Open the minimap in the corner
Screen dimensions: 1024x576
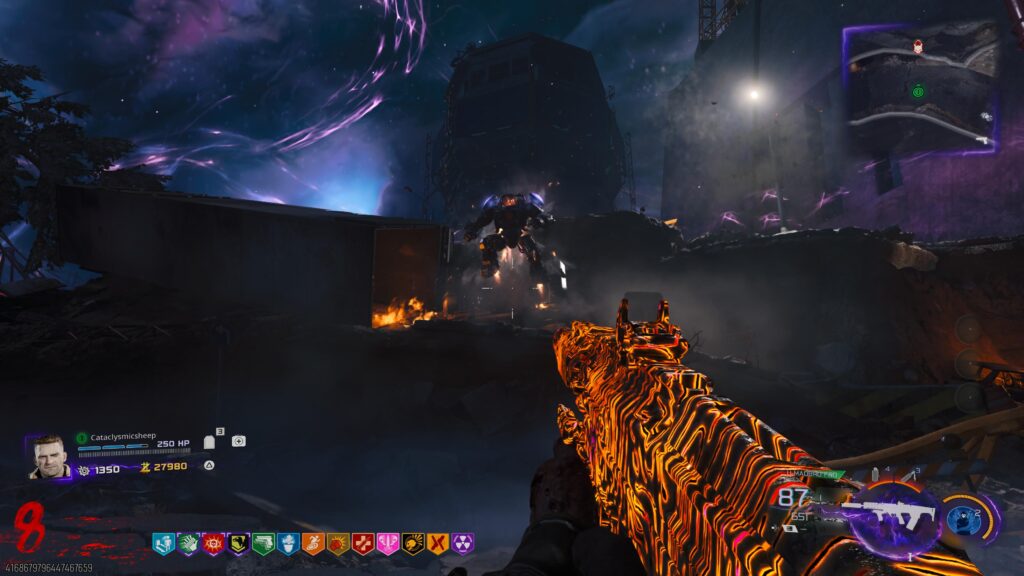click(x=922, y=88)
